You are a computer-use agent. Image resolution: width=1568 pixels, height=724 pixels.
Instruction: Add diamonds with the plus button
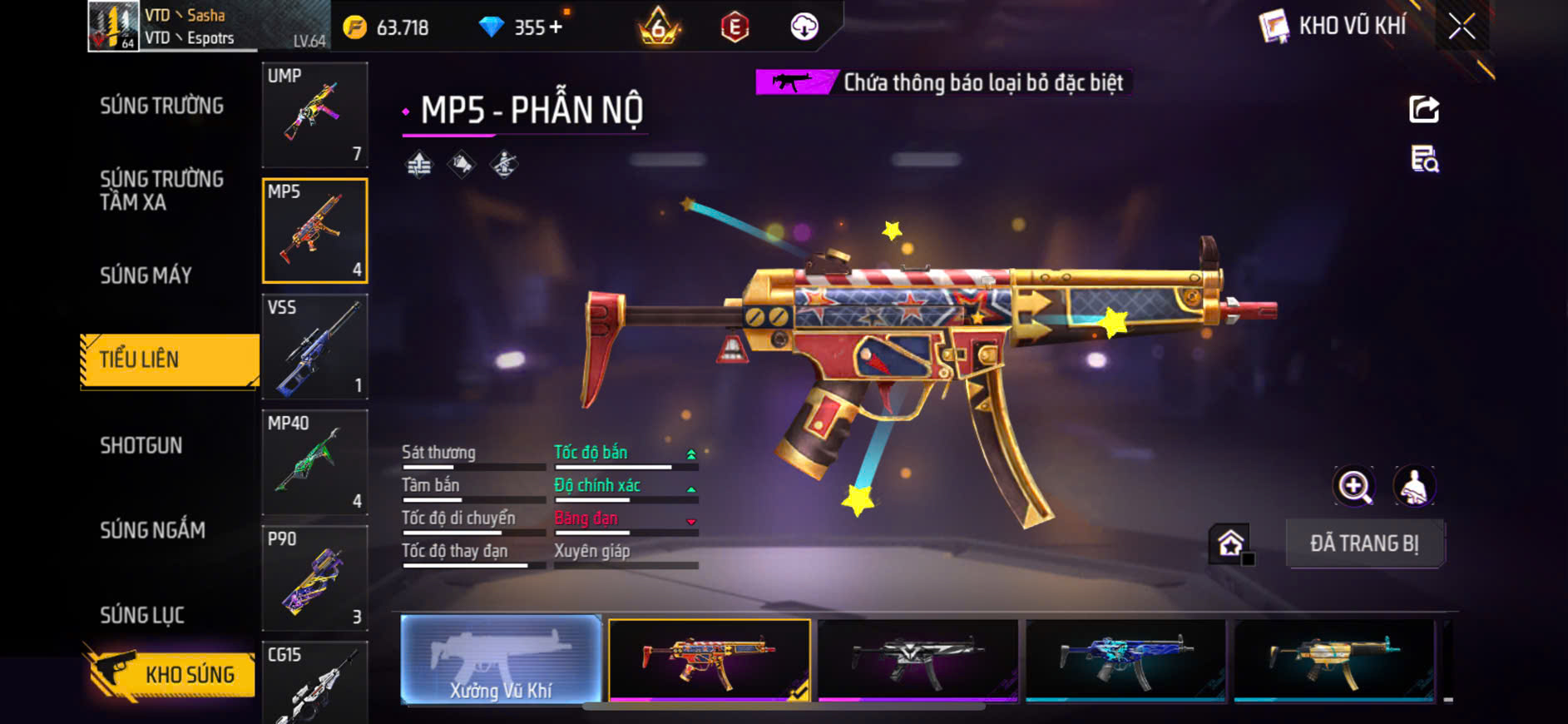pyautogui.click(x=556, y=27)
